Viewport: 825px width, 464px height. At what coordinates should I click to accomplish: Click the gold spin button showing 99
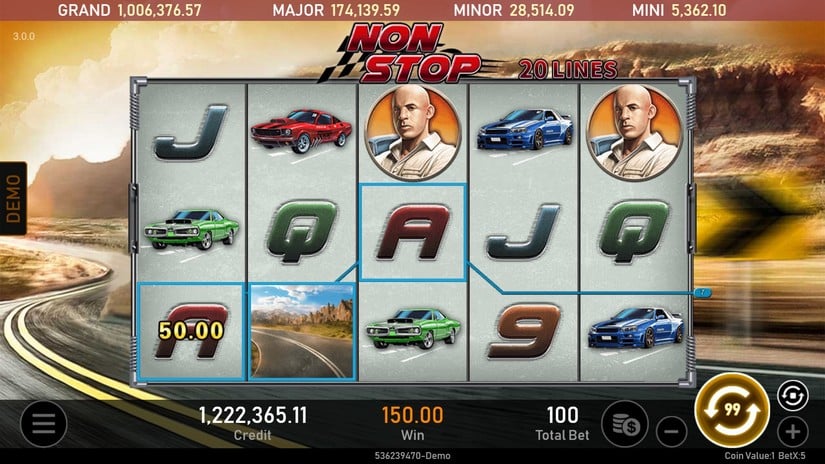point(731,410)
